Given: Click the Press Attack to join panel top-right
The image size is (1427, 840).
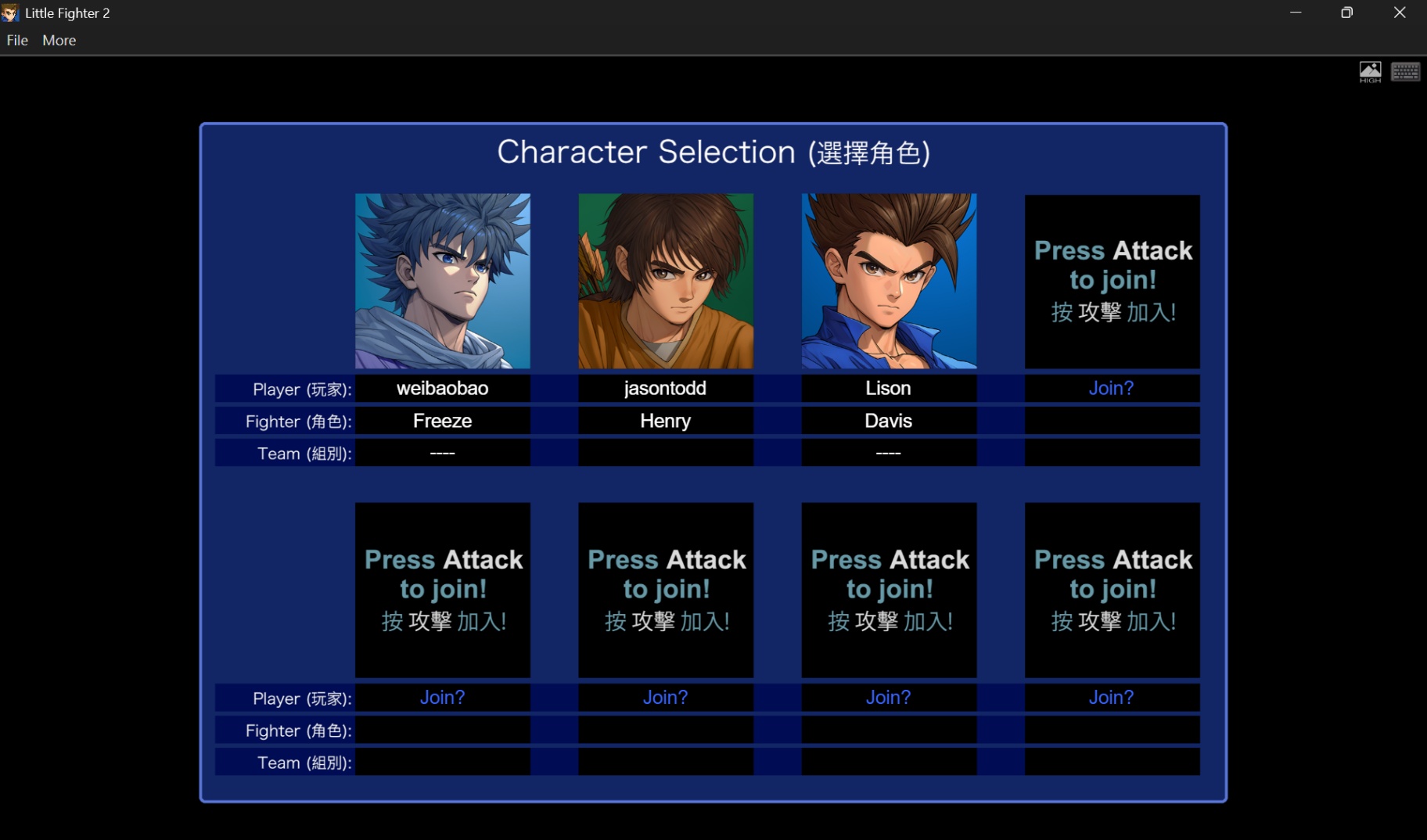Looking at the screenshot, I should point(1111,281).
